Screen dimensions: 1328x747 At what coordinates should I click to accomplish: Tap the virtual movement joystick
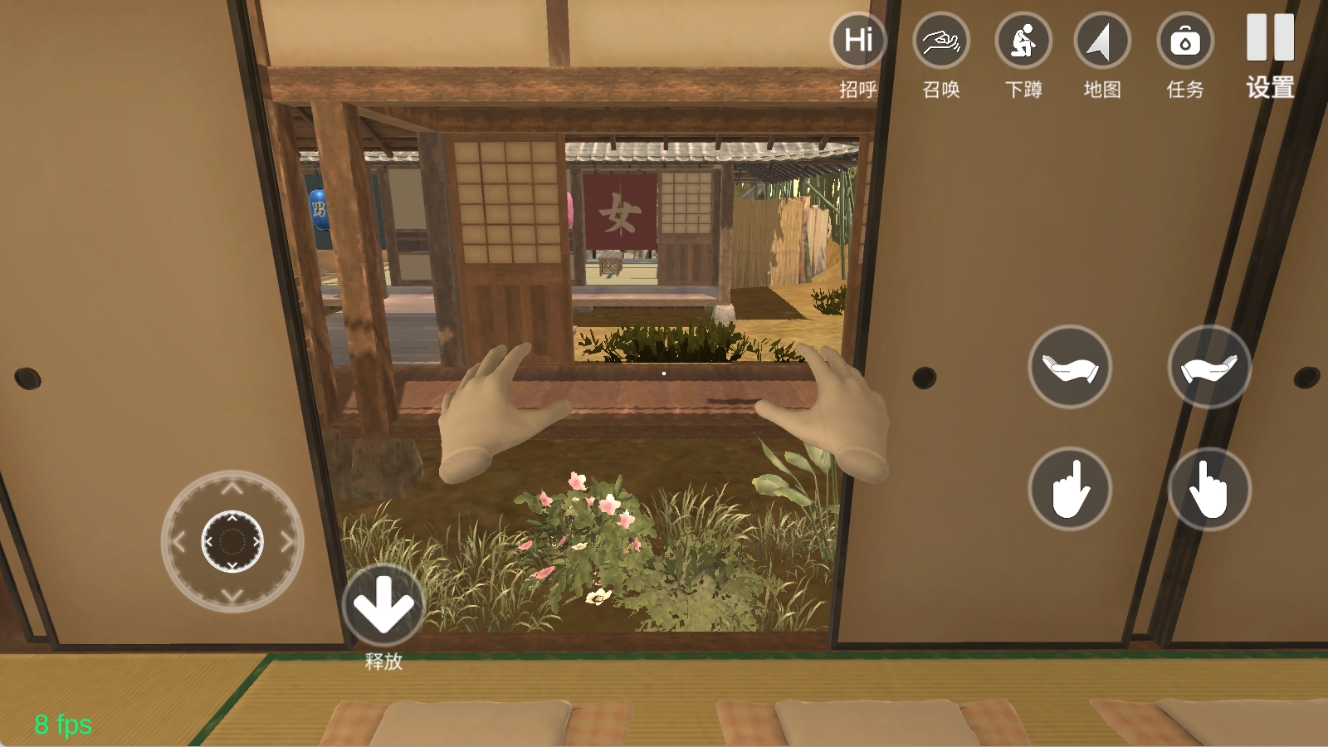click(232, 542)
